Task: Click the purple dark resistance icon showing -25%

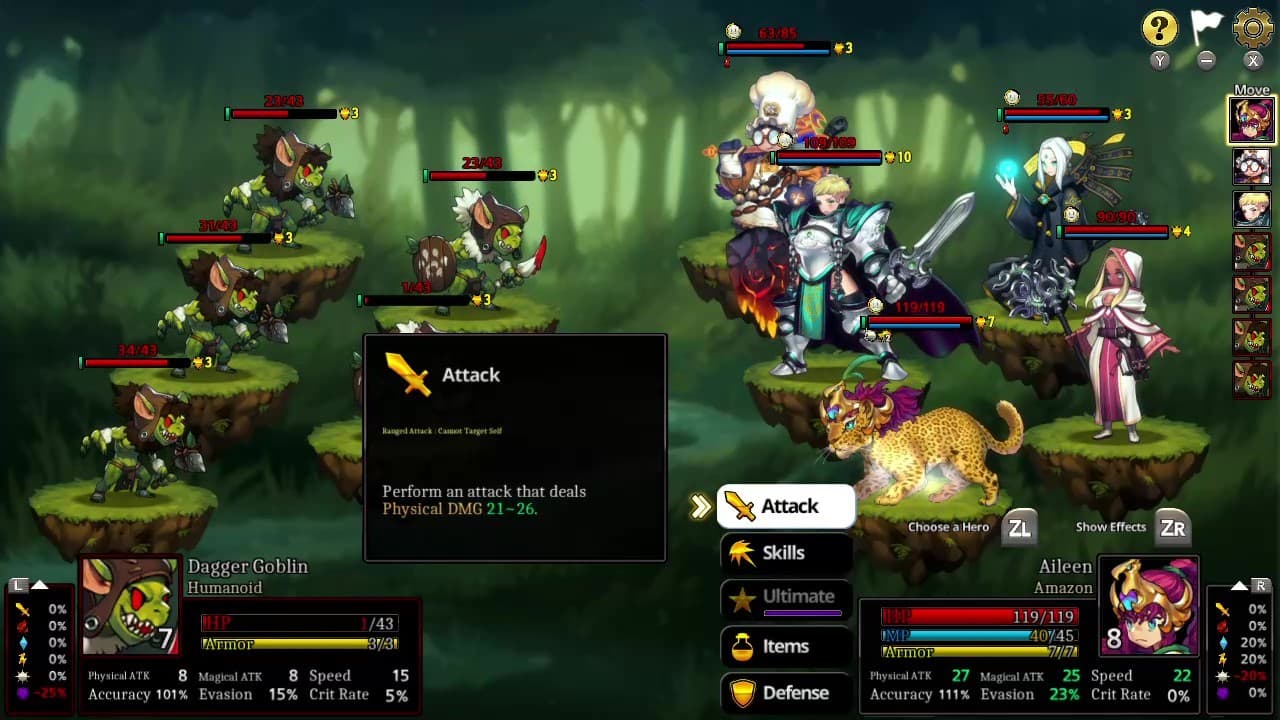Action: point(23,692)
